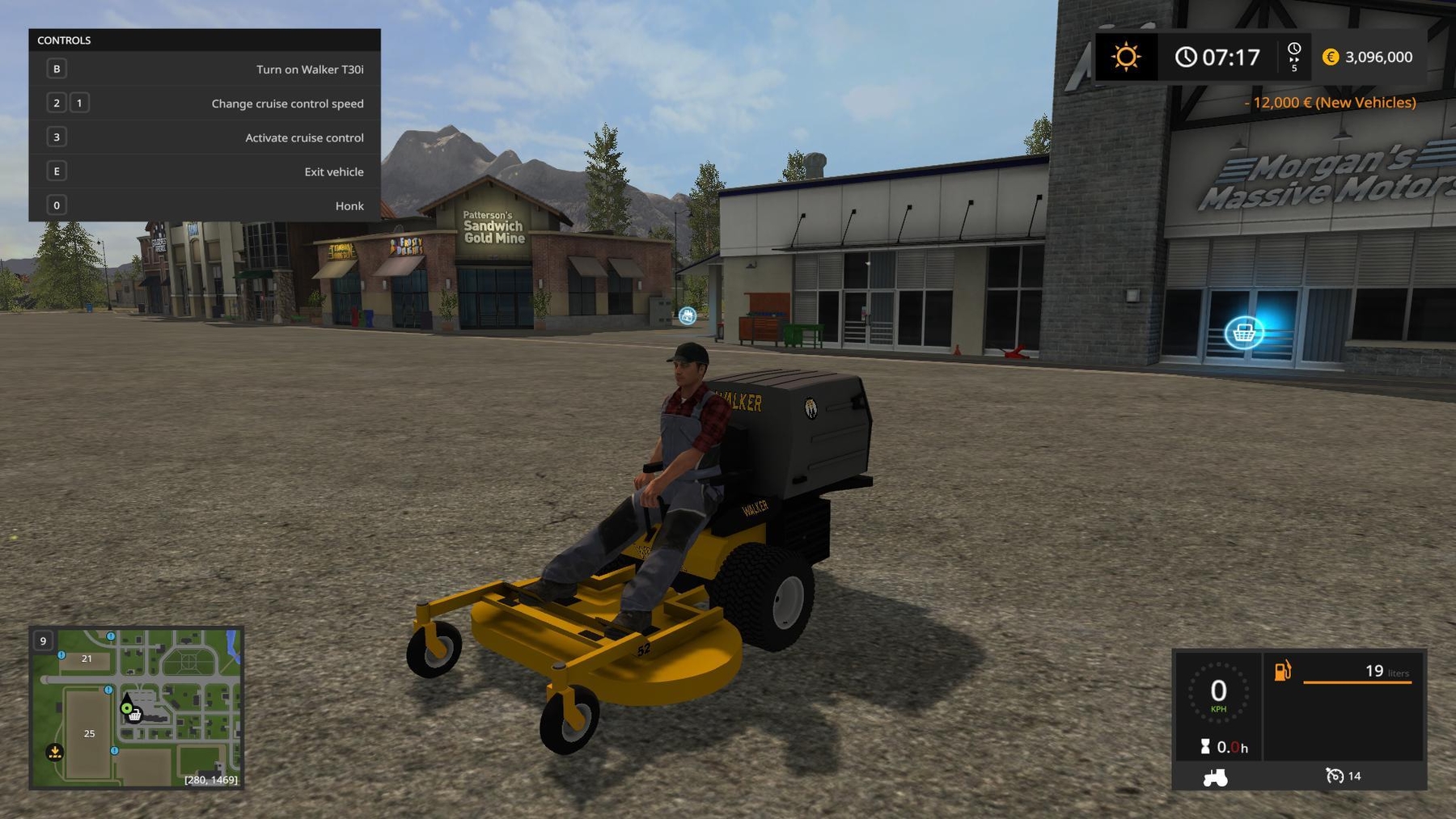
Task: Toggle the fast-forward time scale indicator showing 5
Action: (x=1294, y=57)
